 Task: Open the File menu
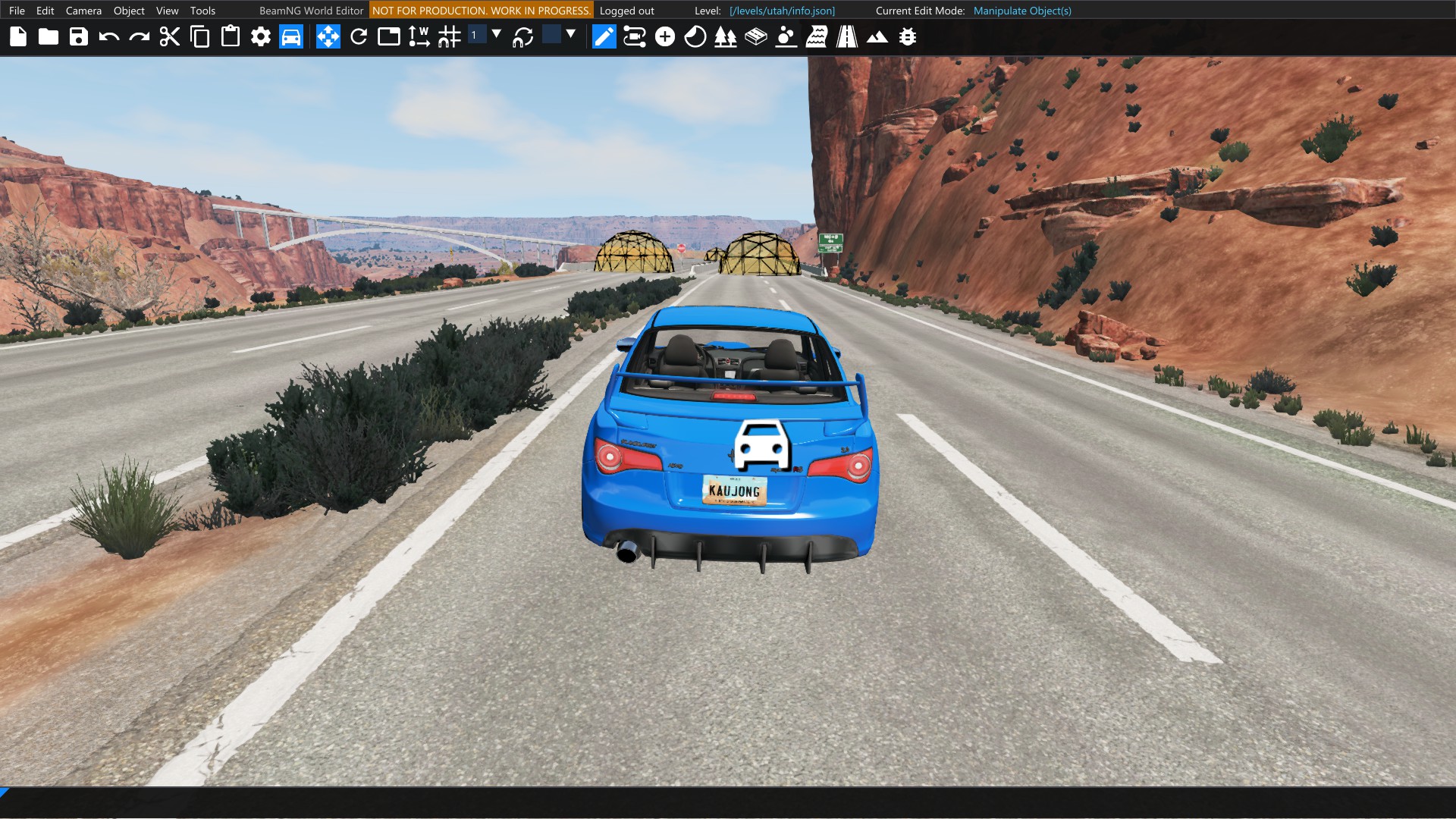pyautogui.click(x=17, y=11)
